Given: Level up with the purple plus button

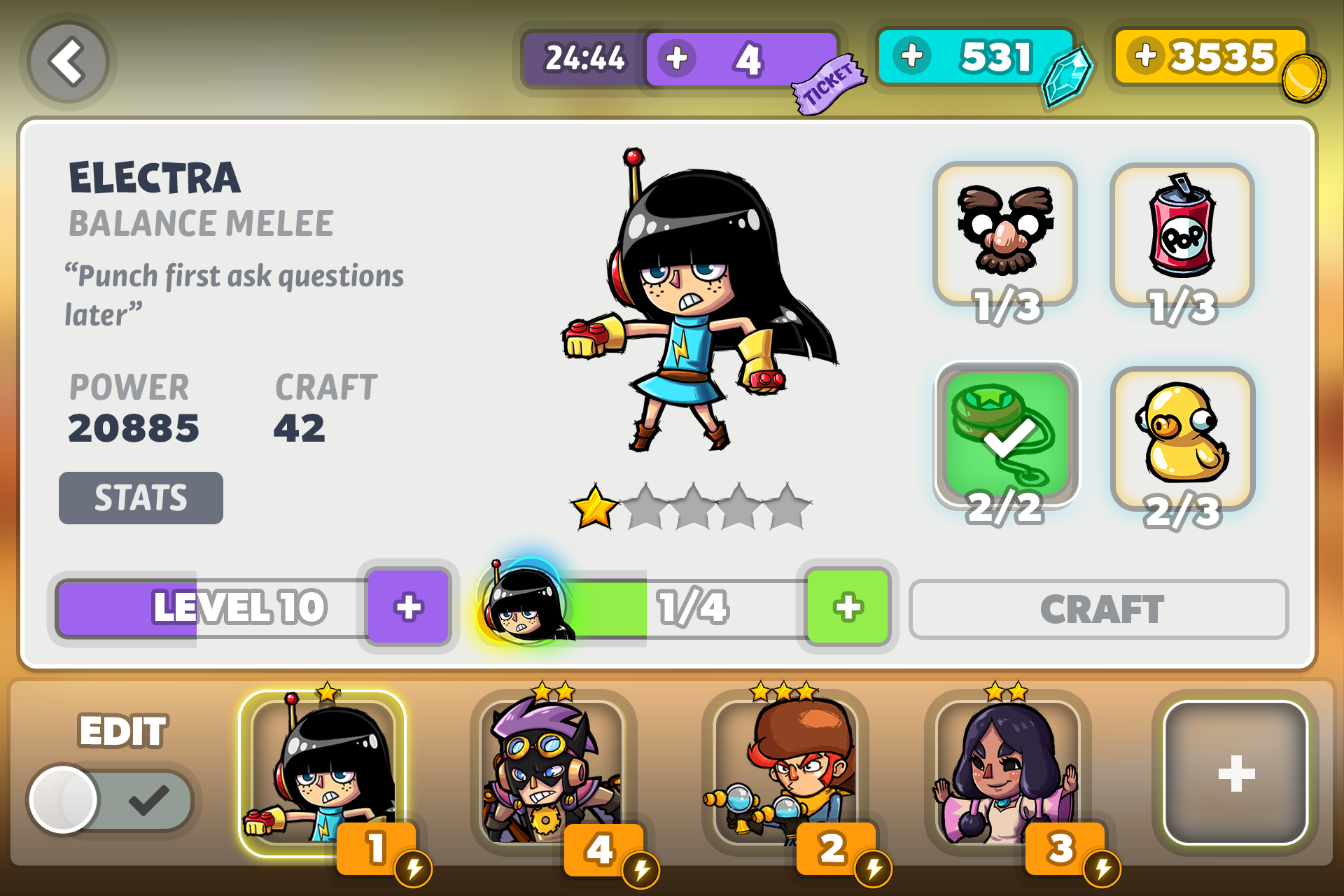Looking at the screenshot, I should click(x=408, y=606).
